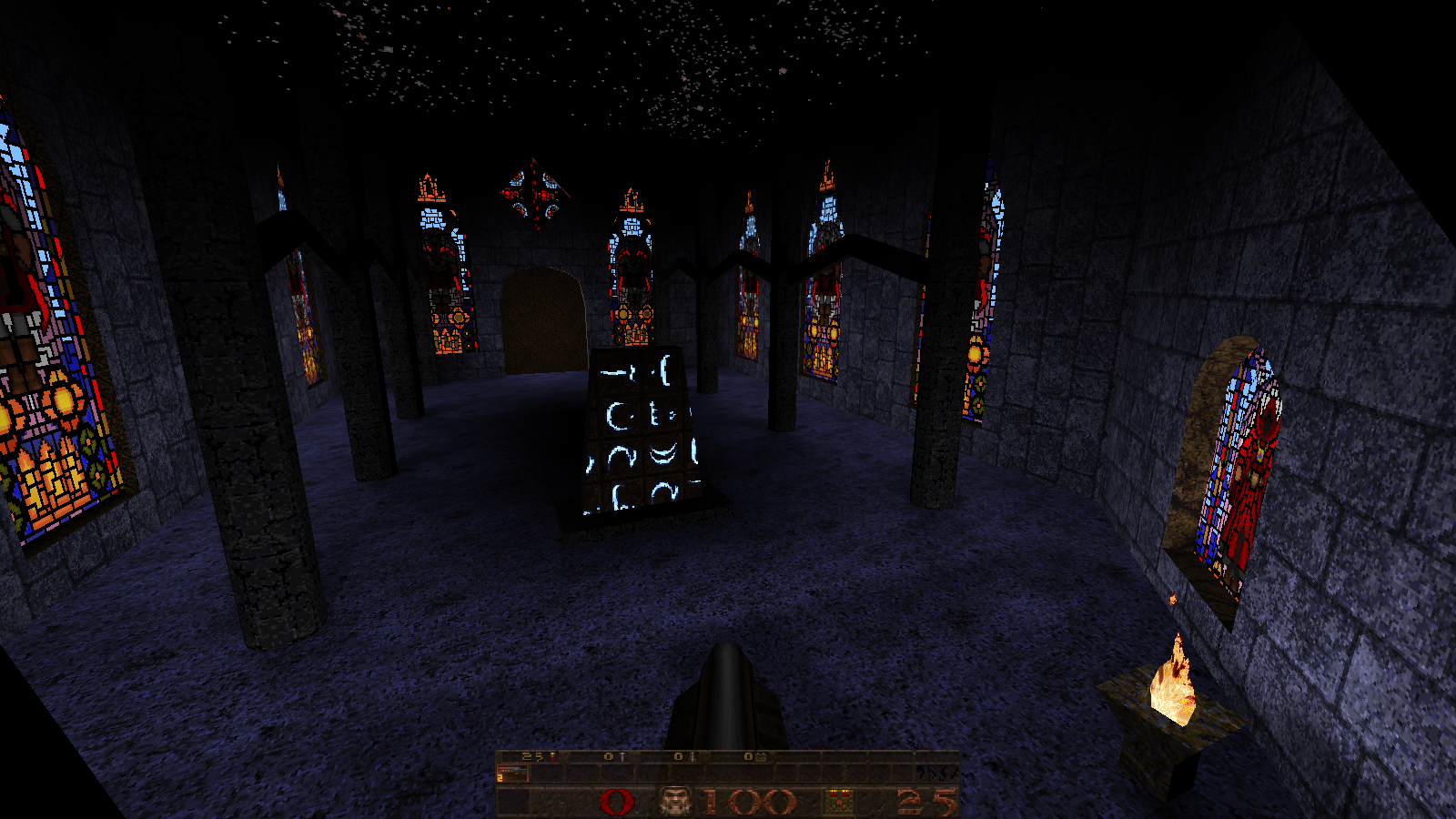Click the cells battery ammo icon
This screenshot has width=1456, height=819.
[x=760, y=756]
